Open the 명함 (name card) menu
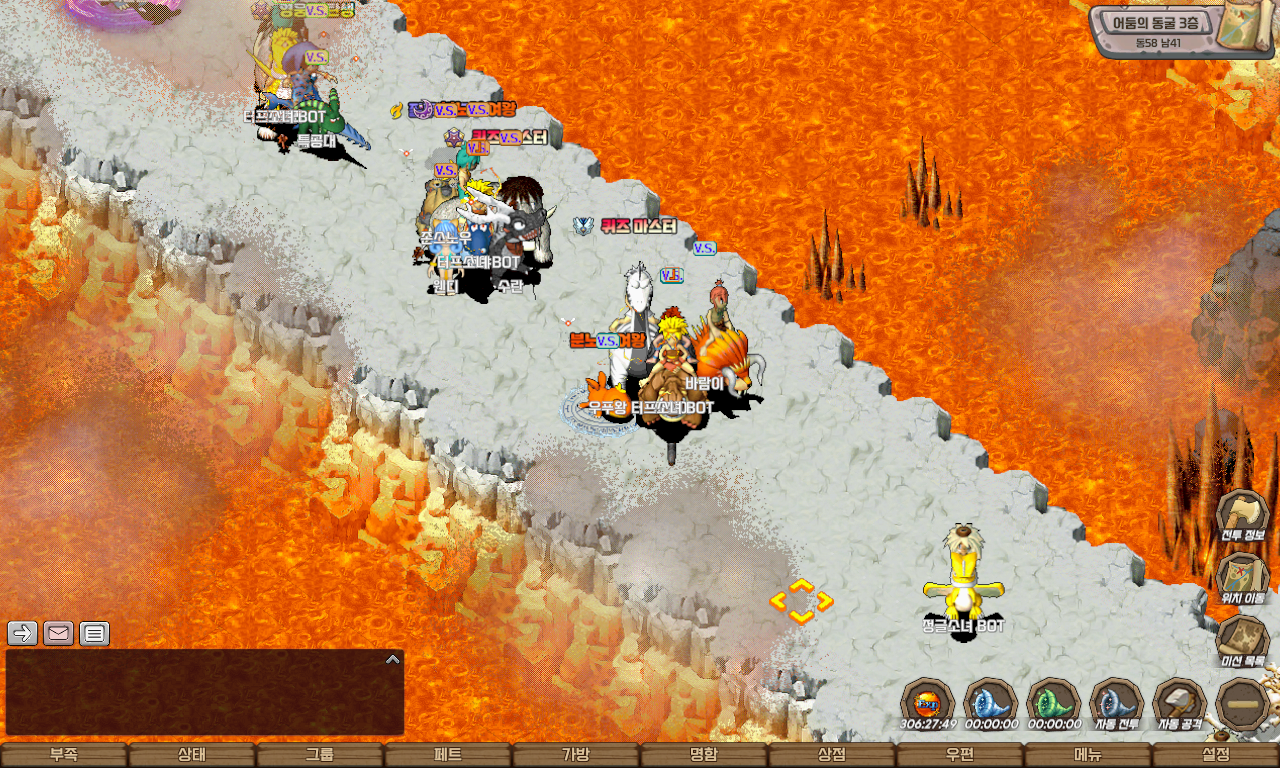The image size is (1280, 768). tap(704, 755)
